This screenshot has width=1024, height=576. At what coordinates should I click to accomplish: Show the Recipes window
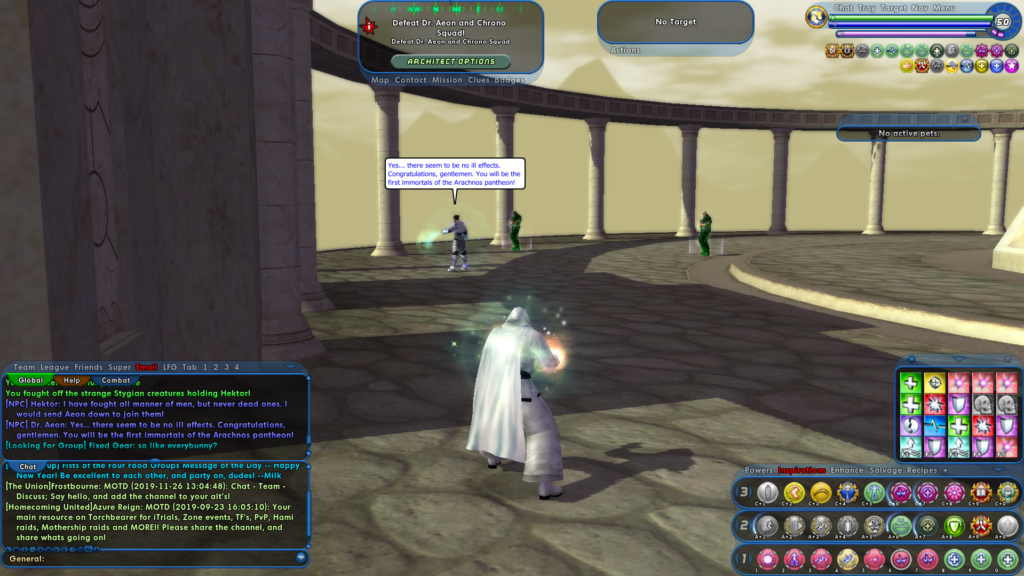pos(921,470)
